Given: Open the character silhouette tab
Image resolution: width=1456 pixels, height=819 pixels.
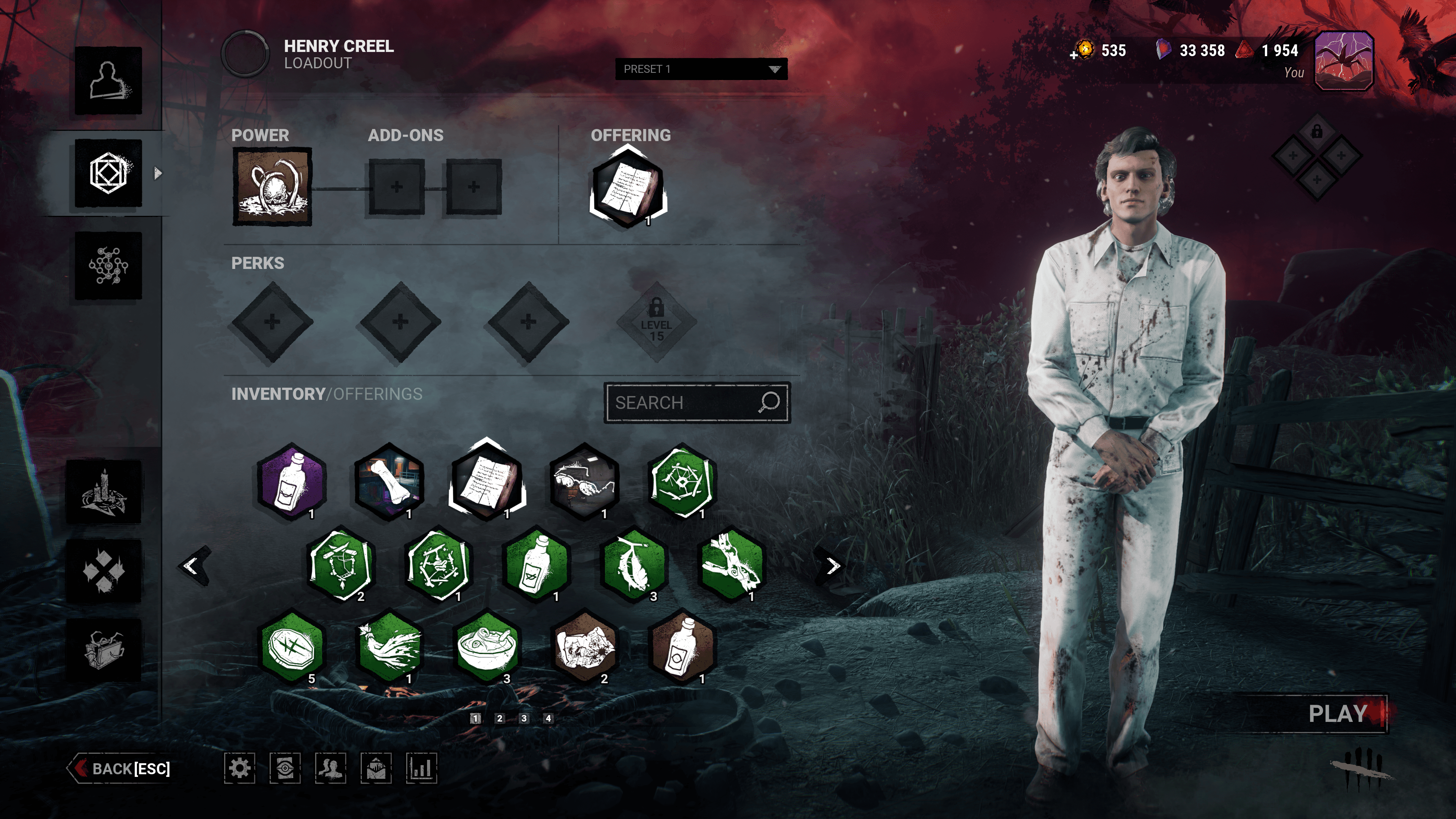Looking at the screenshot, I should point(108,80).
